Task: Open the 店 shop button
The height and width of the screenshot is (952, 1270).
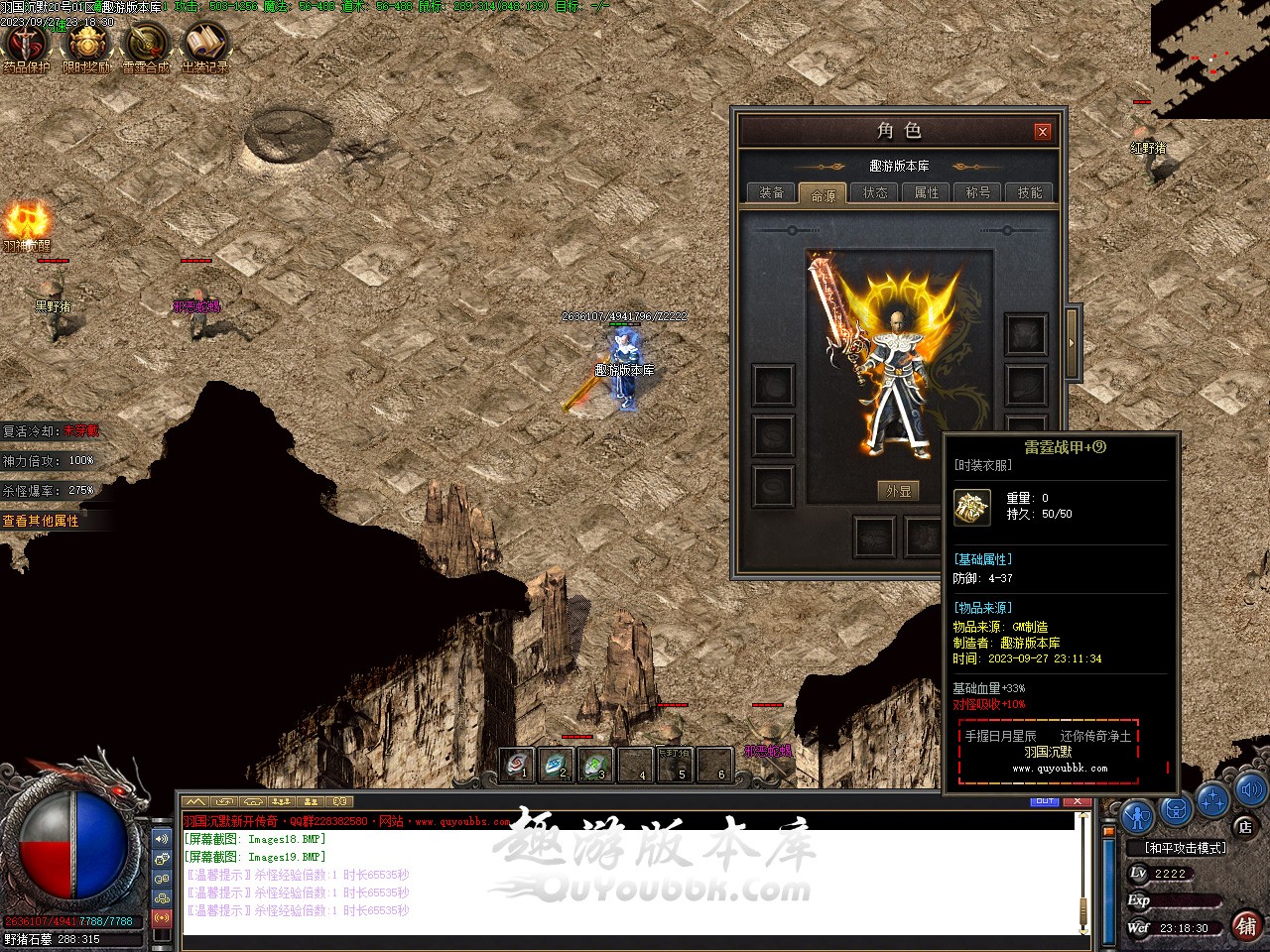Action: pos(1245,826)
